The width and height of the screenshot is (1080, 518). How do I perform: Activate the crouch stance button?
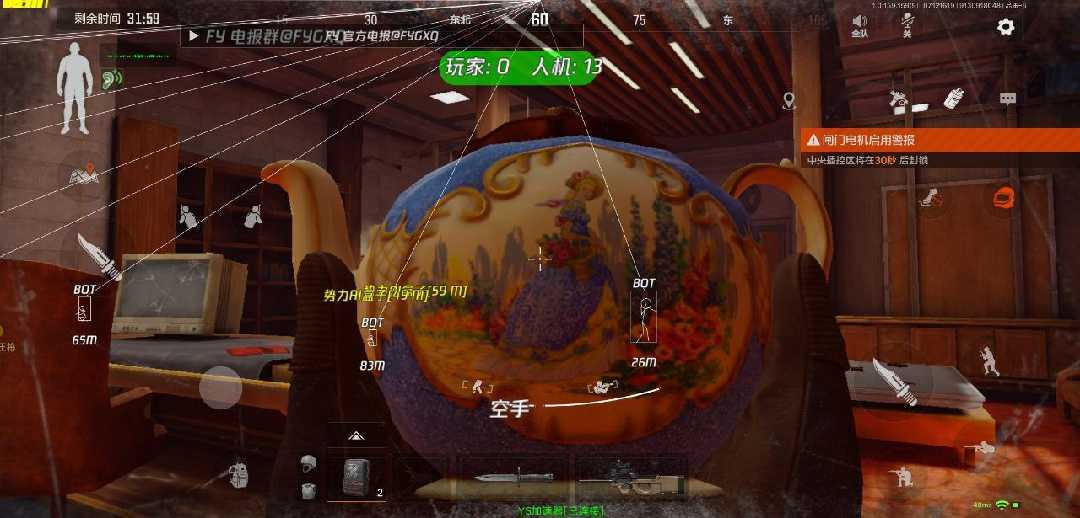[904, 477]
